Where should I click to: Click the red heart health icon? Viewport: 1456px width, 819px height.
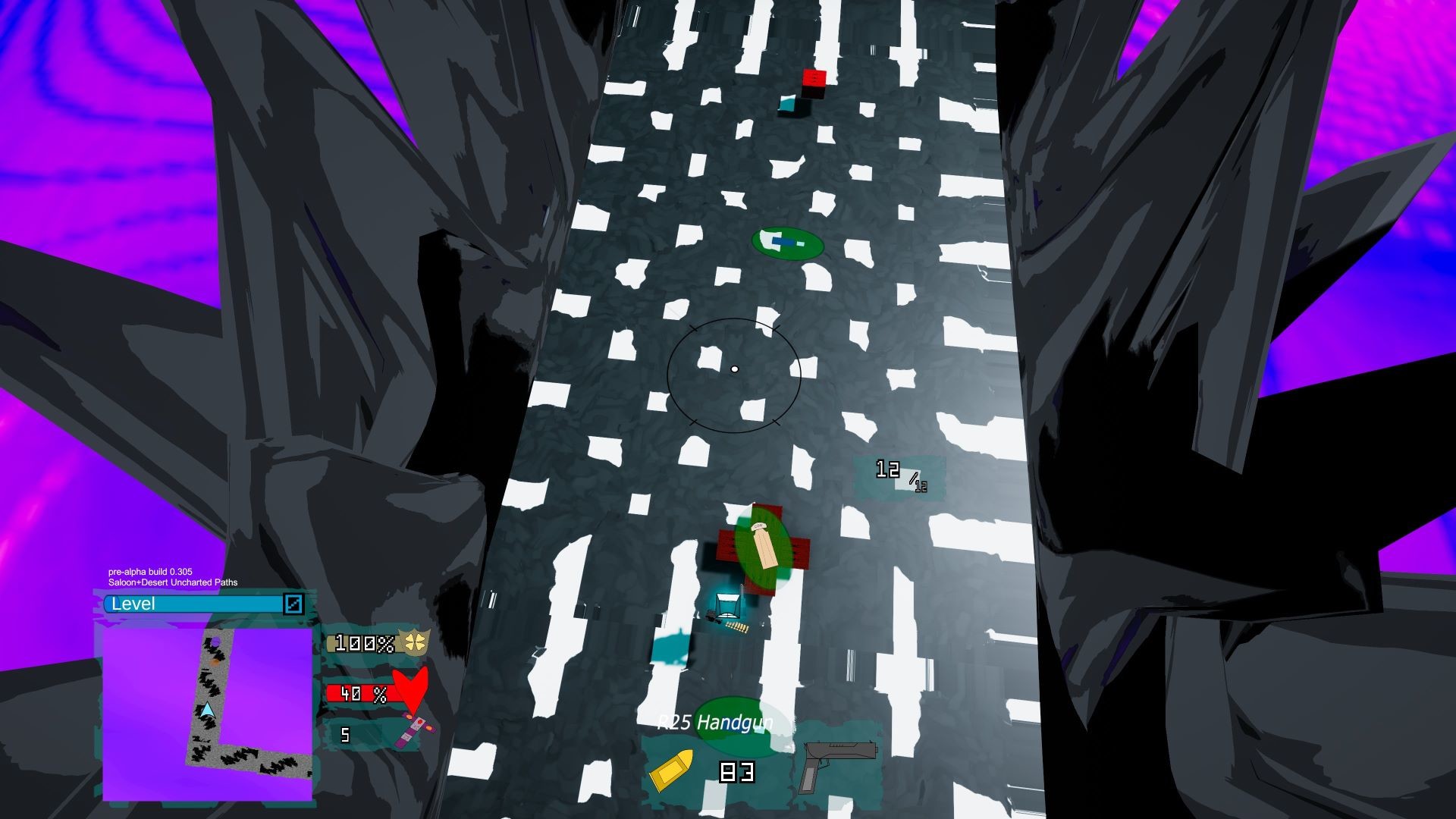(x=413, y=691)
